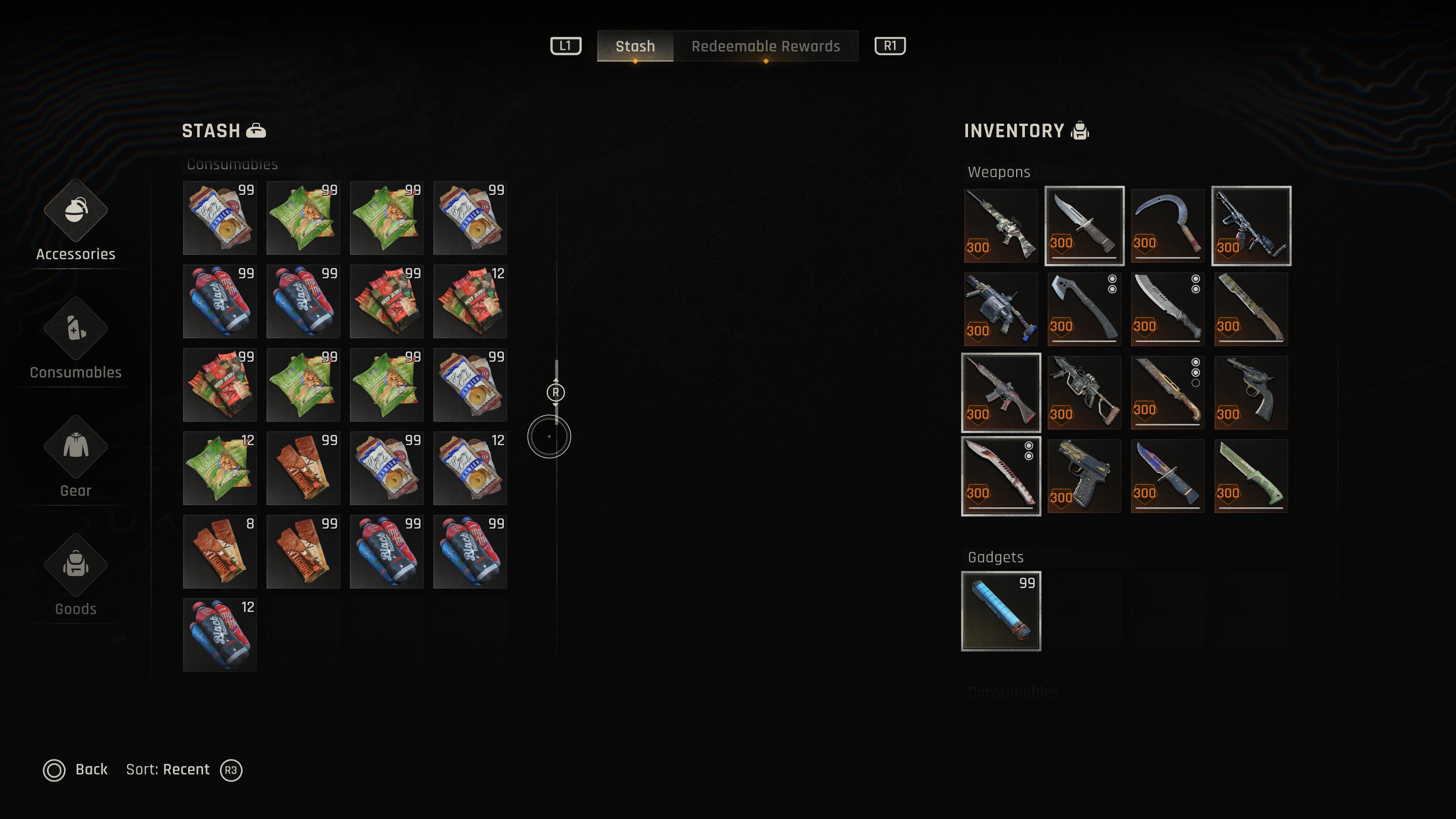1456x819 pixels.
Task: Choose the green-handled knife
Action: click(x=1251, y=476)
